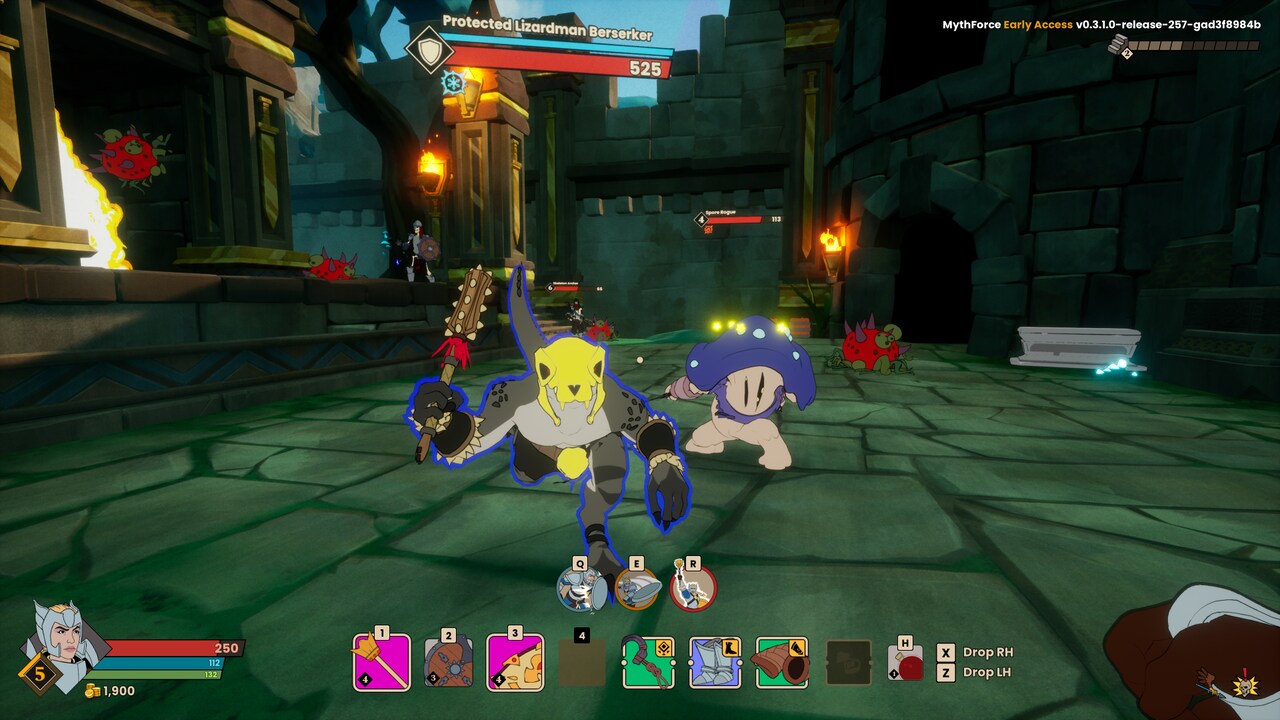
Task: Activate the raised mace ability icon
Action: pos(692,589)
